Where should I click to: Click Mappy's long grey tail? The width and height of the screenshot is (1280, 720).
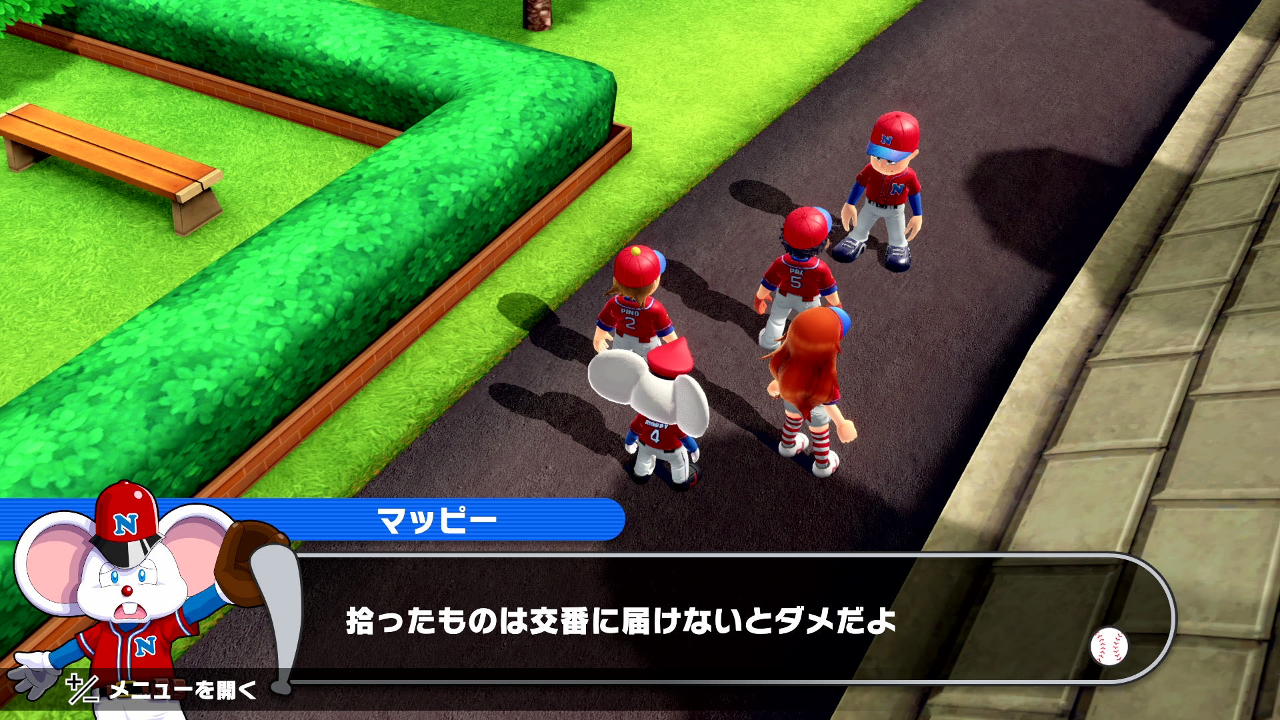point(281,600)
